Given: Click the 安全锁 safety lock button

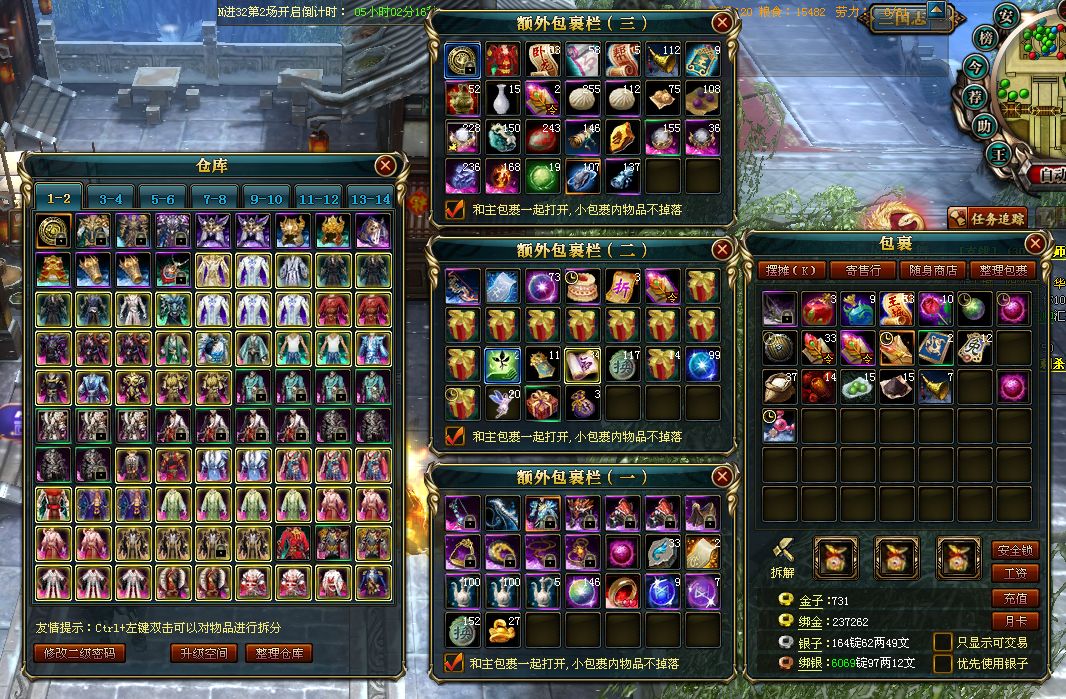Looking at the screenshot, I should pos(1014,550).
